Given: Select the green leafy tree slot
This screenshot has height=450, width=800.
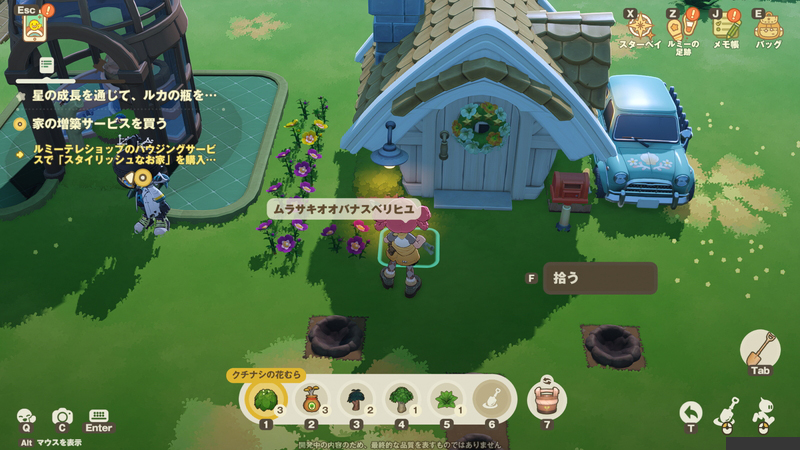Looking at the screenshot, I should [x=401, y=399].
